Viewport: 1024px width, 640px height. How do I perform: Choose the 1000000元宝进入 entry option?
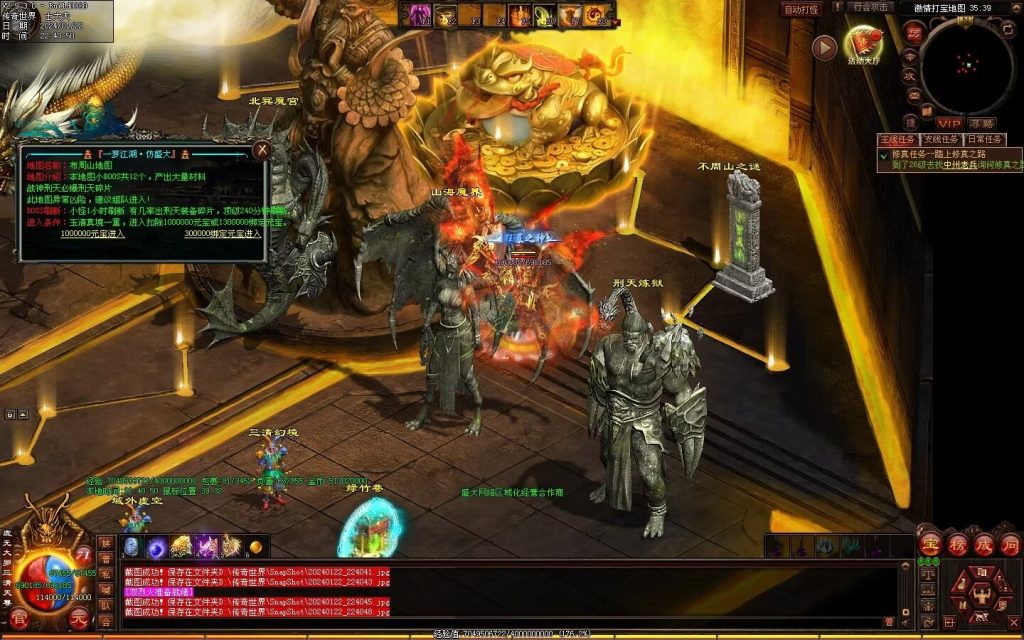tap(93, 233)
